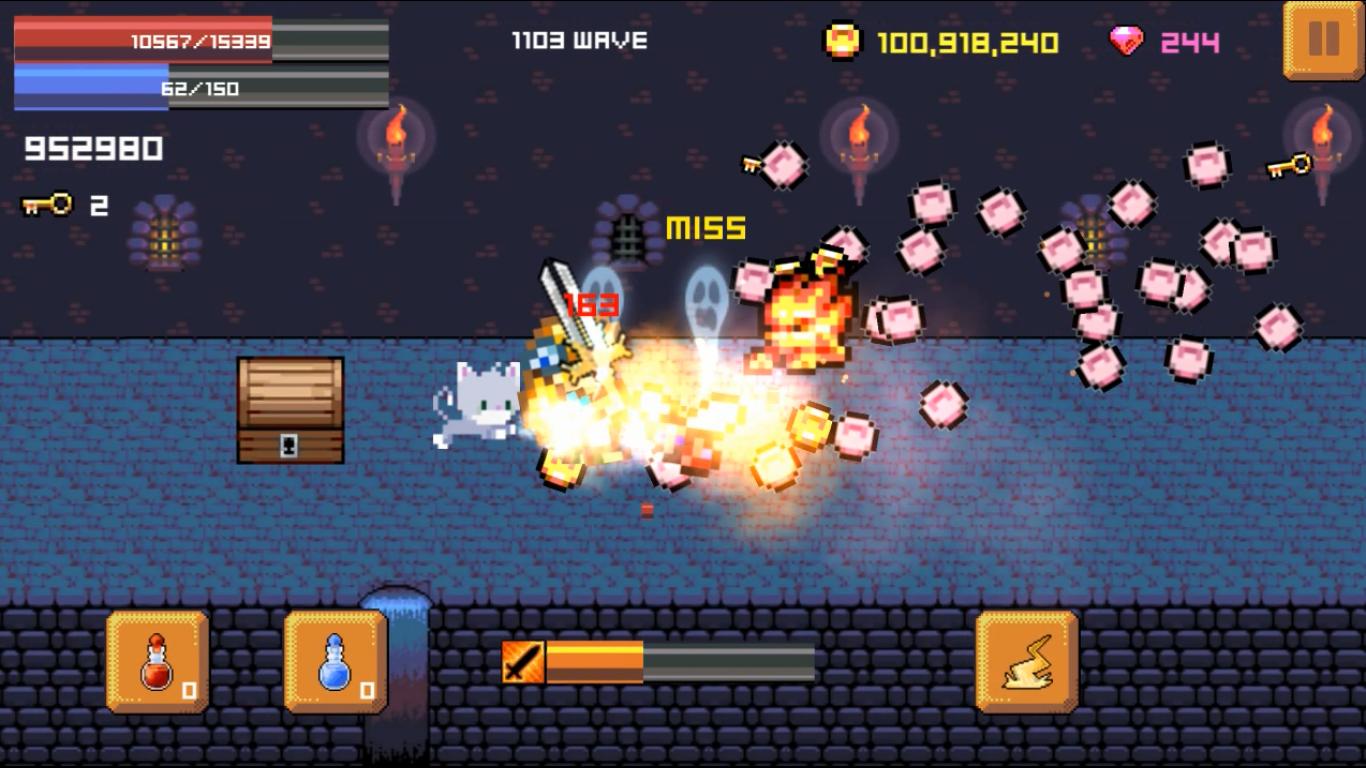Viewport: 1366px width, 768px height.
Task: Click the pink diamond gem icon
Action: (1126, 38)
